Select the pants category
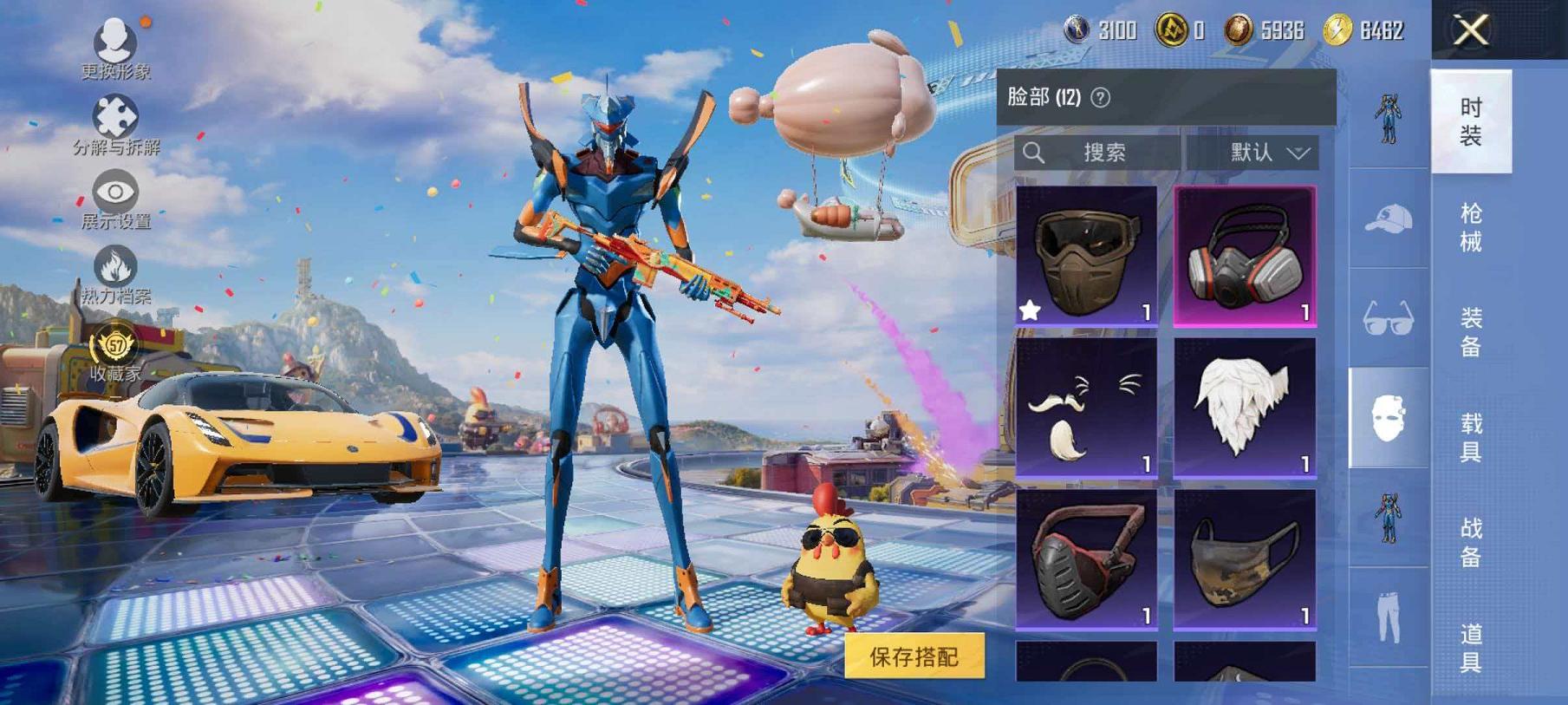 [1388, 617]
